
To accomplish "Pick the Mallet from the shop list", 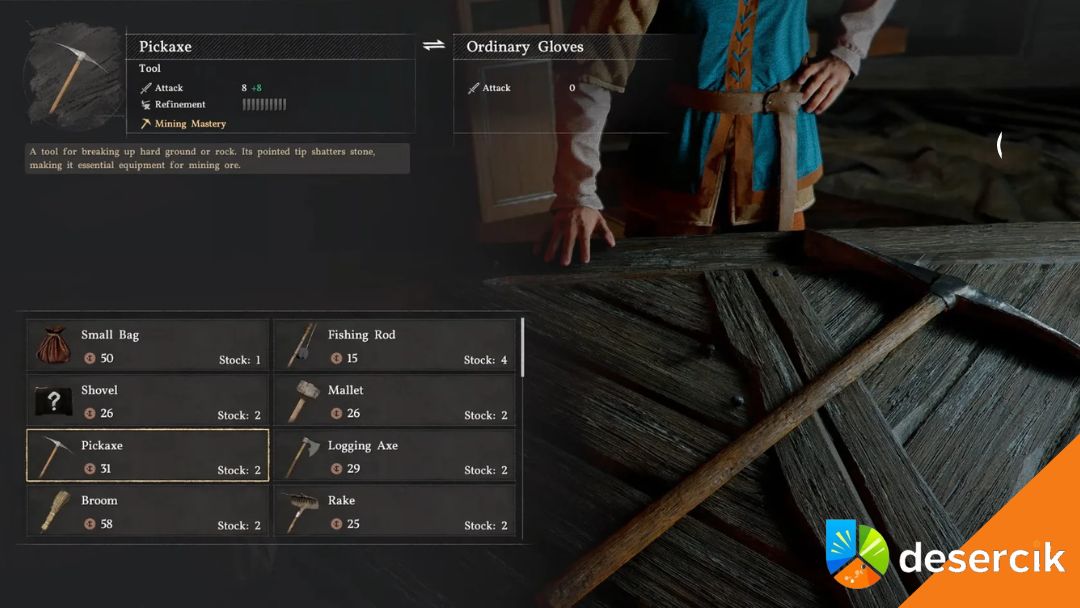I will point(394,400).
